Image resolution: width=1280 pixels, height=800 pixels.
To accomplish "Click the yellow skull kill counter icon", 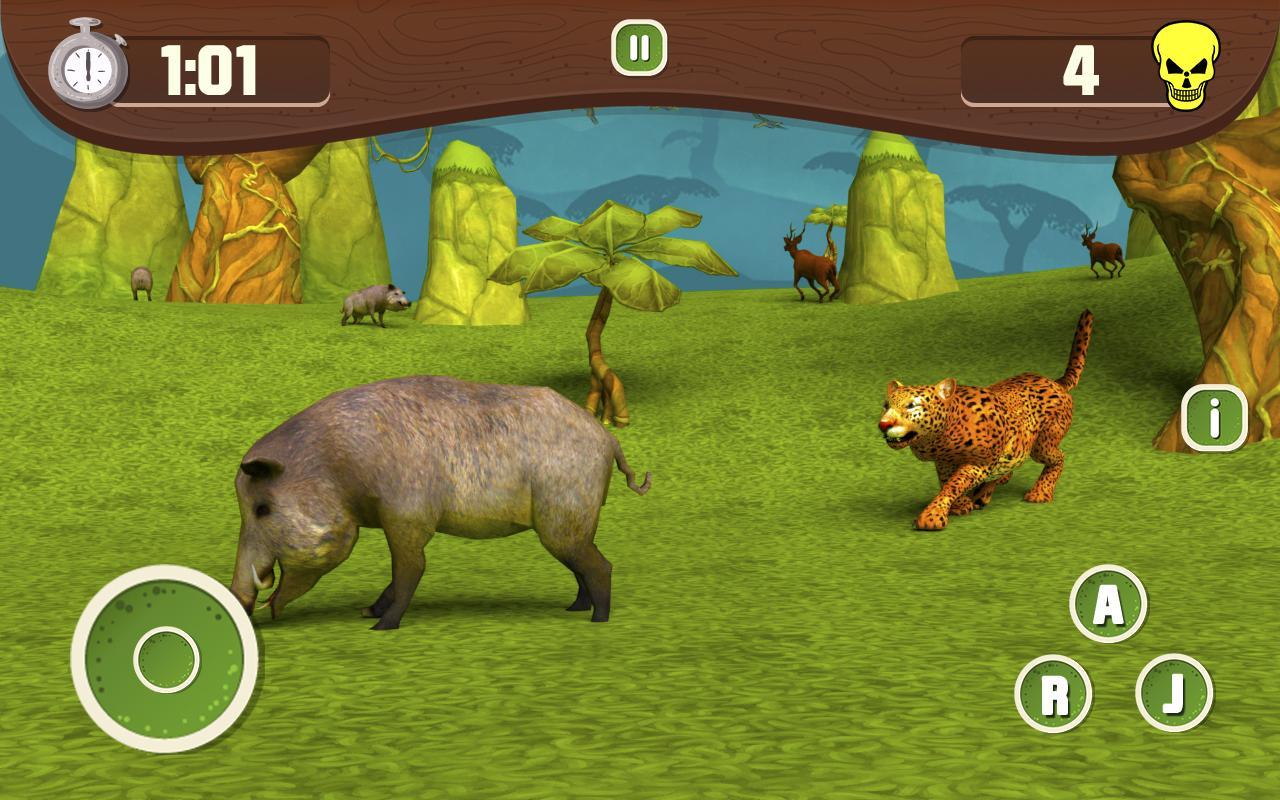I will 1188,65.
